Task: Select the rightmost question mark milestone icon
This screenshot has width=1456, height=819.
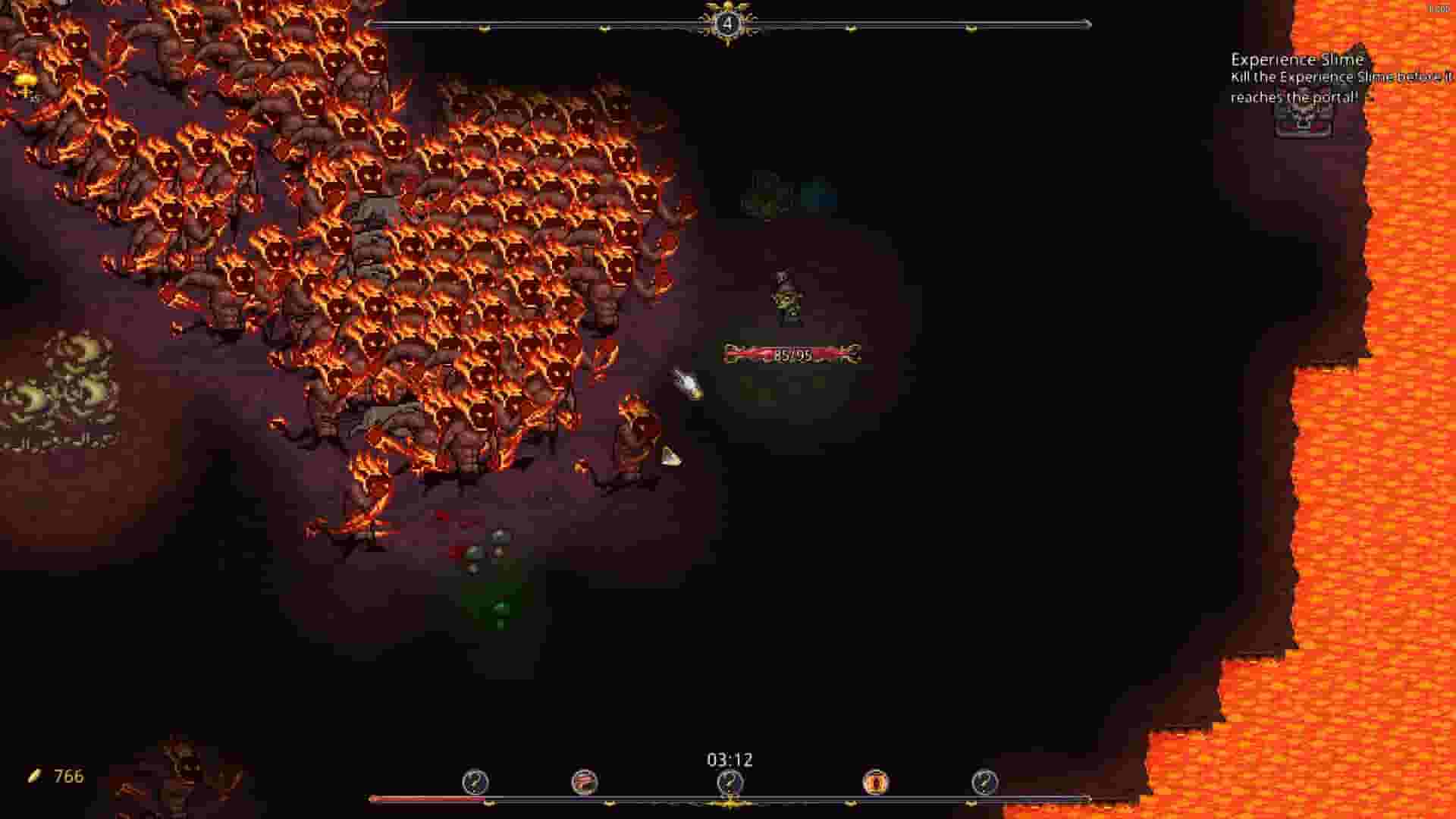Action: click(984, 783)
